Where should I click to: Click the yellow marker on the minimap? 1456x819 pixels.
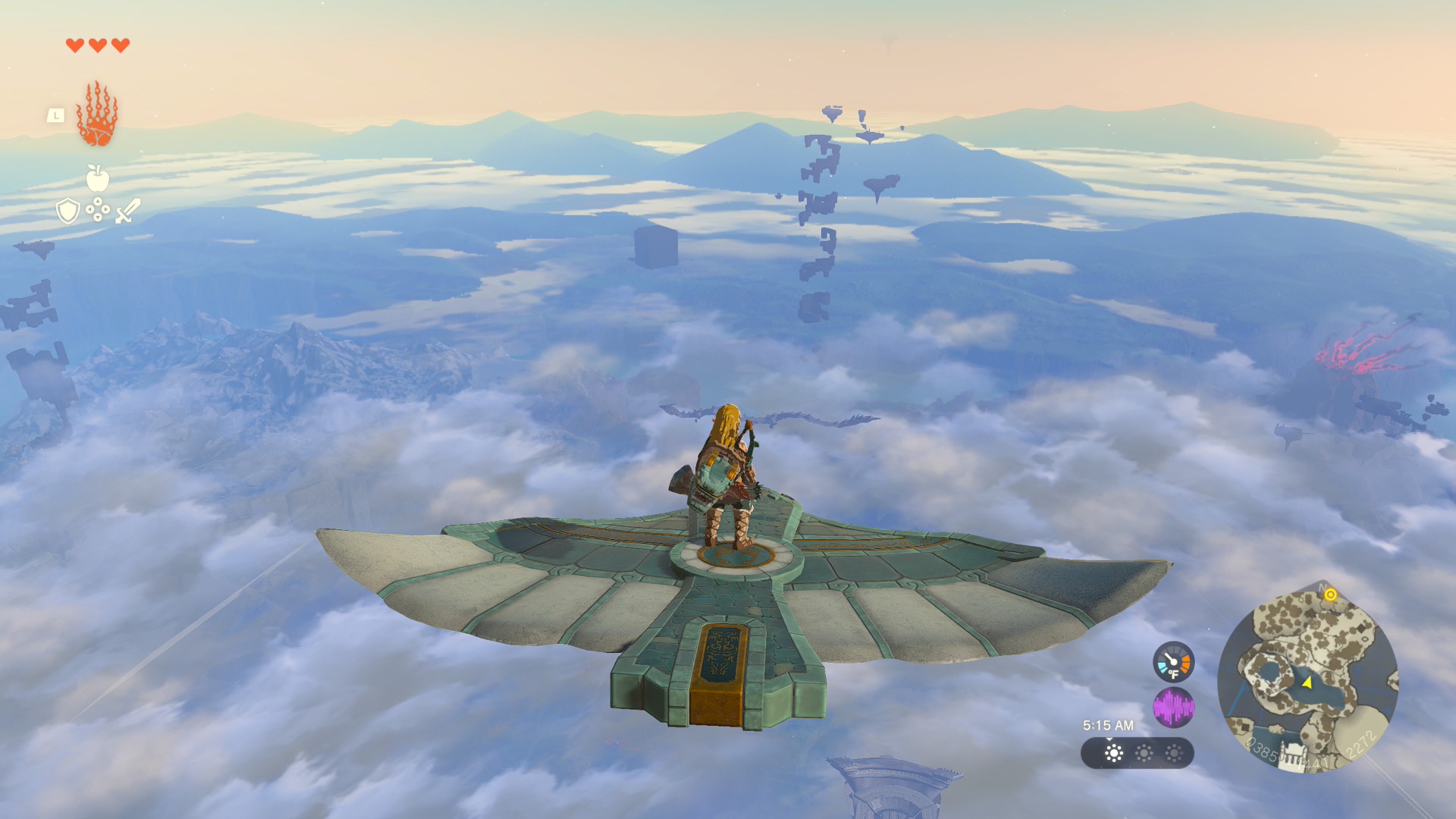[1330, 595]
